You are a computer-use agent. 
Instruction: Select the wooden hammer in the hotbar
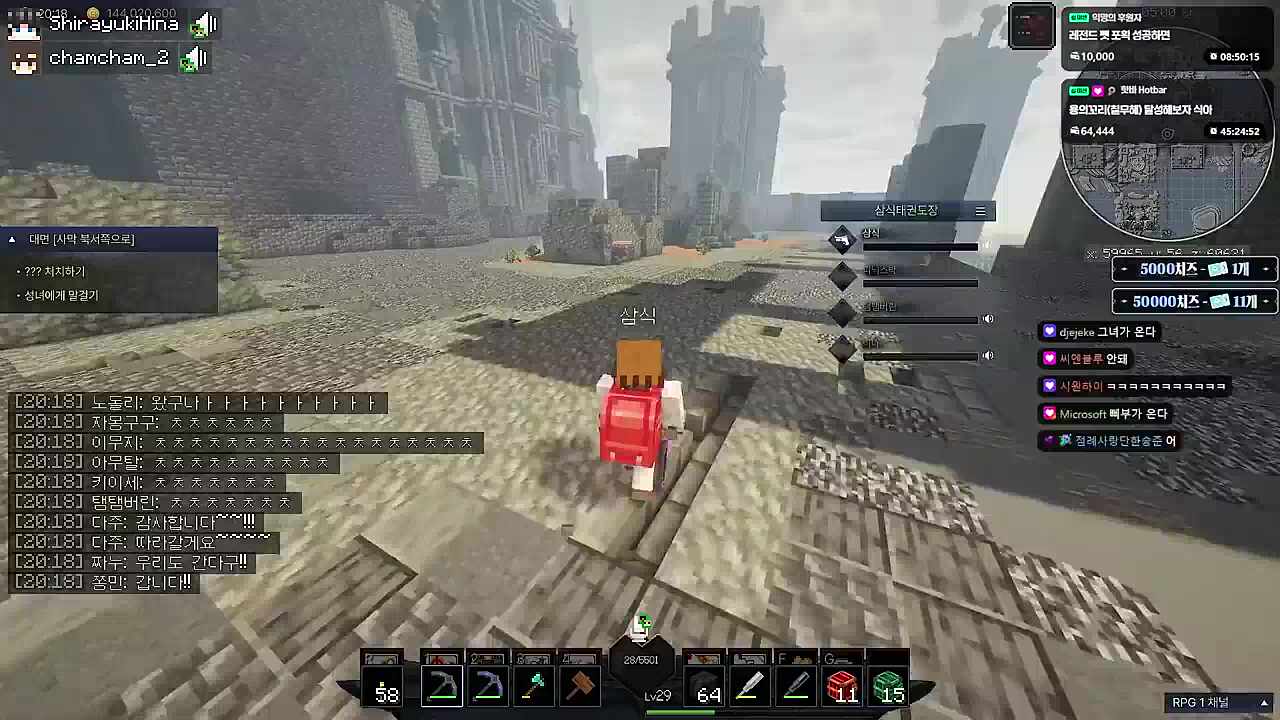(580, 685)
